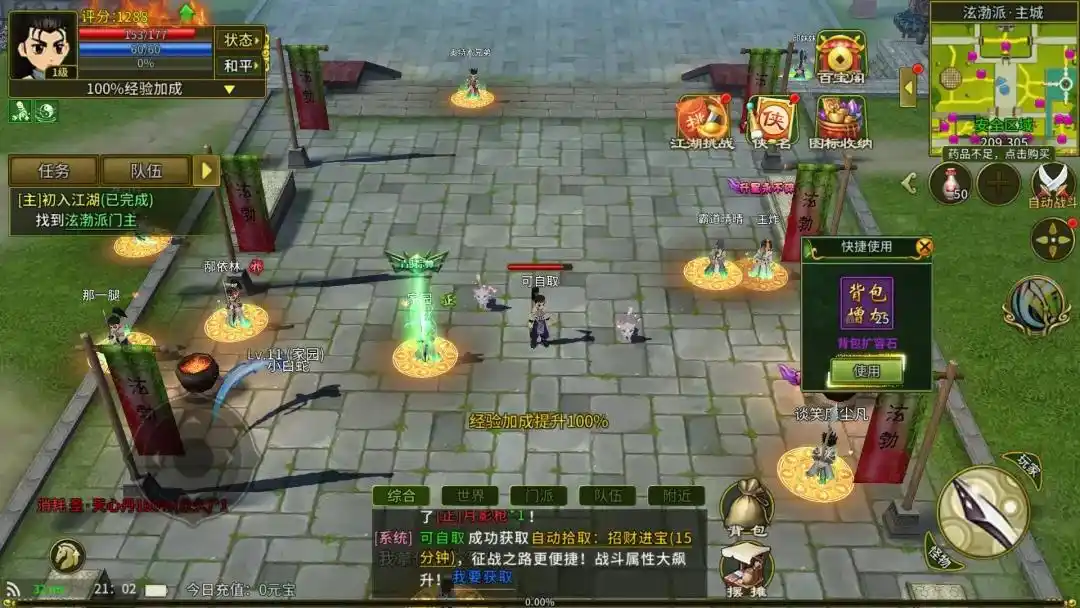This screenshot has height=608, width=1080.
Task: Switch chat to the 世界 channel
Action: [x=470, y=496]
